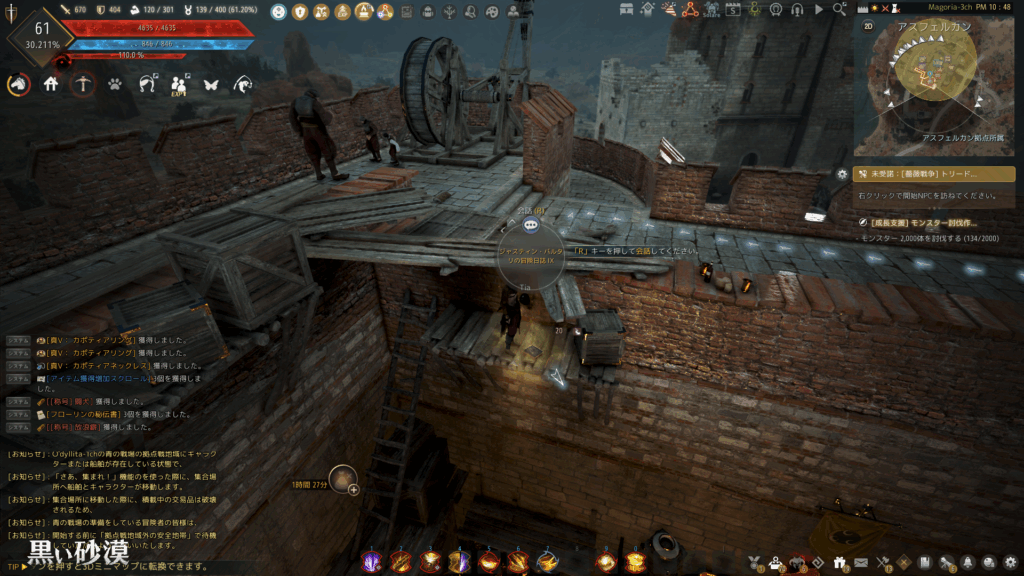Open the gift box rewards icon

[x=838, y=563]
